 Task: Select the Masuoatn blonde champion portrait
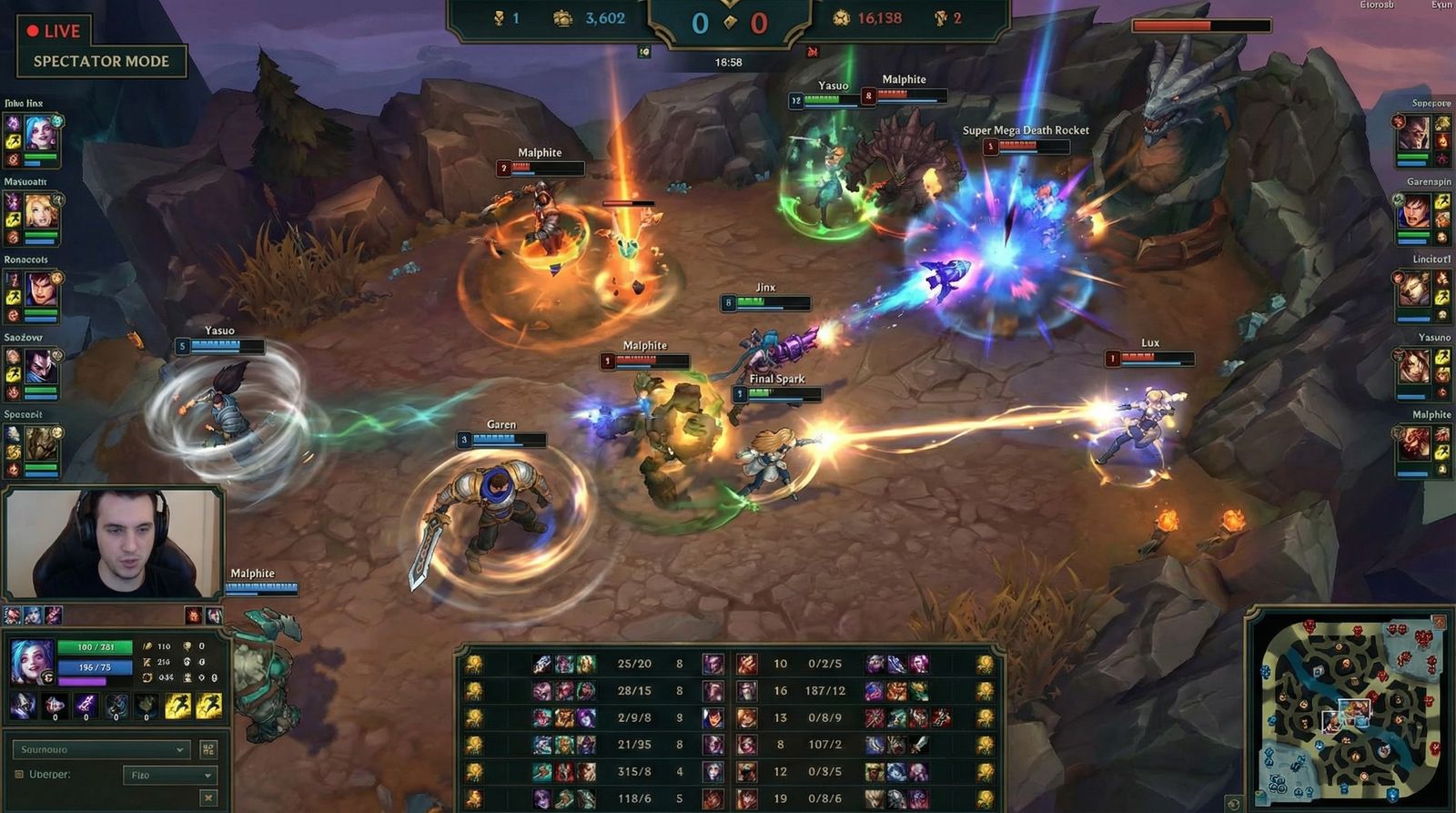tap(42, 213)
